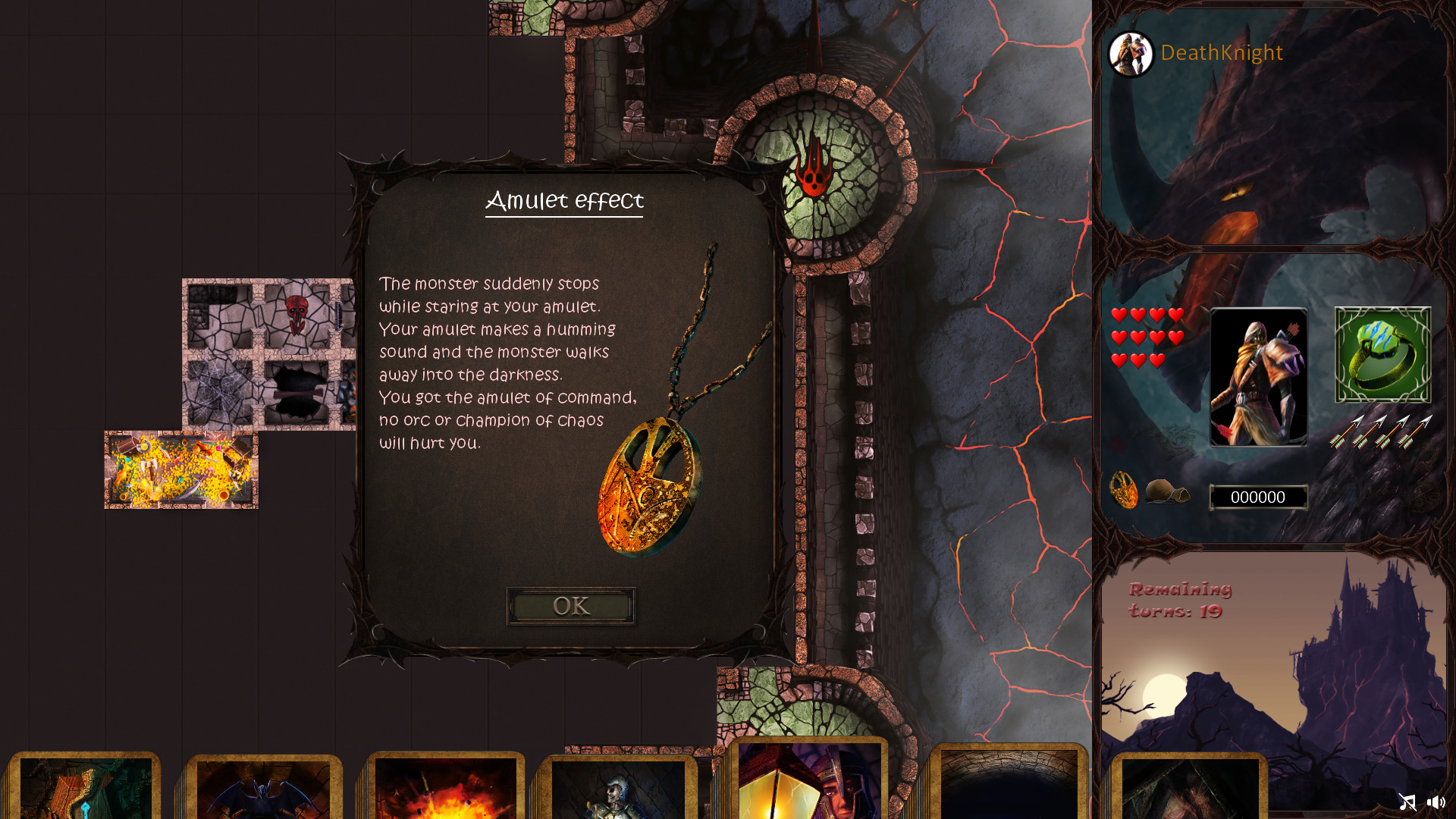The width and height of the screenshot is (1456, 819).
Task: Expand the explosion card deck pile
Action: click(445, 789)
